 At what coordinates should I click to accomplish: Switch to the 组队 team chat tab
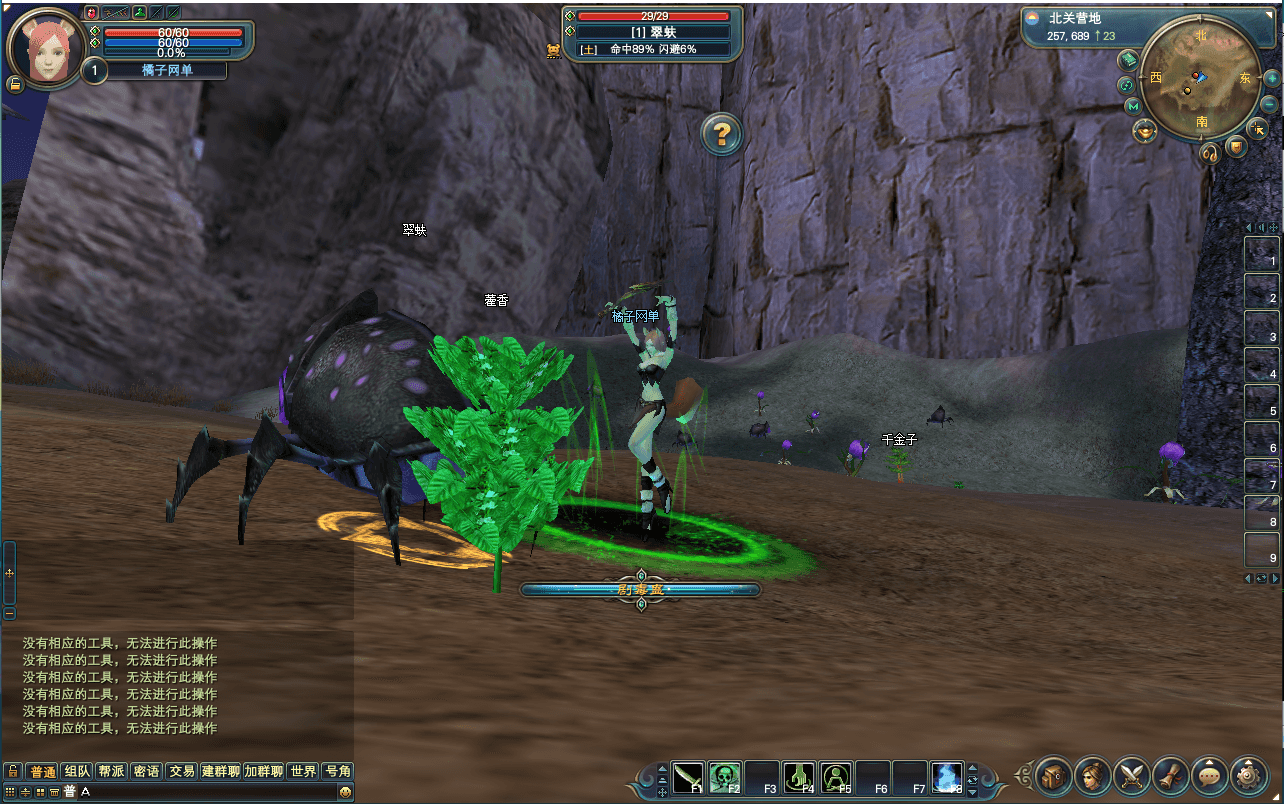click(x=77, y=771)
